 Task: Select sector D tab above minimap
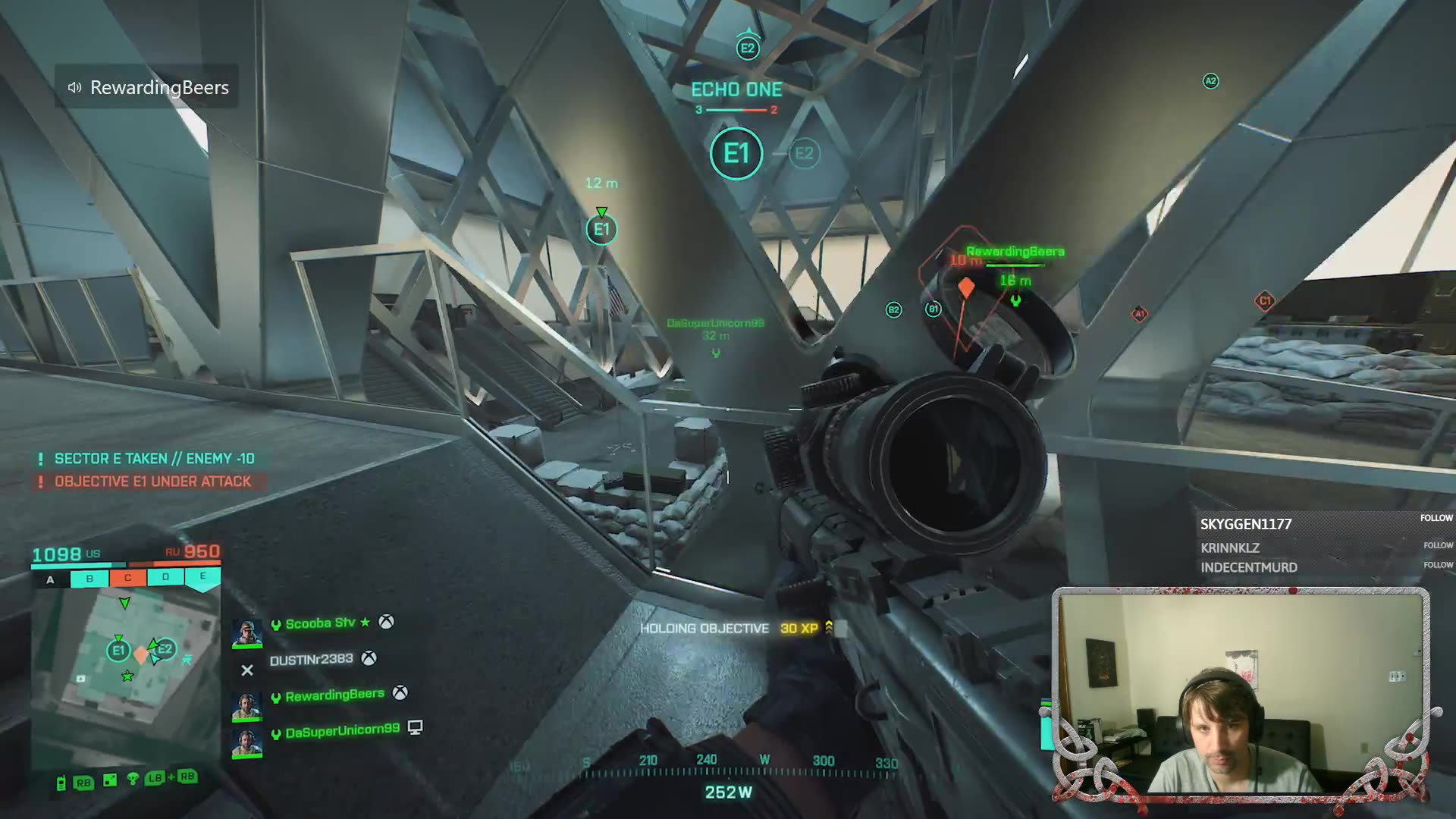[165, 577]
